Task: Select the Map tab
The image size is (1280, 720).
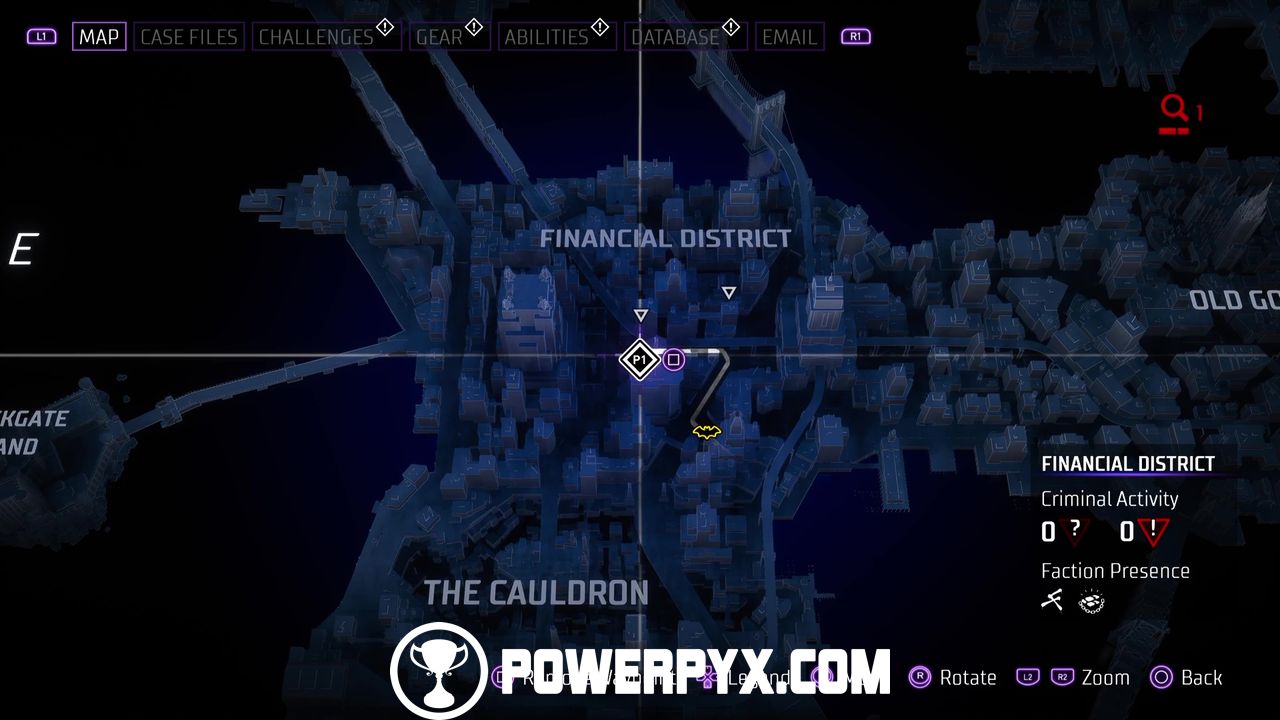Action: pyautogui.click(x=99, y=37)
